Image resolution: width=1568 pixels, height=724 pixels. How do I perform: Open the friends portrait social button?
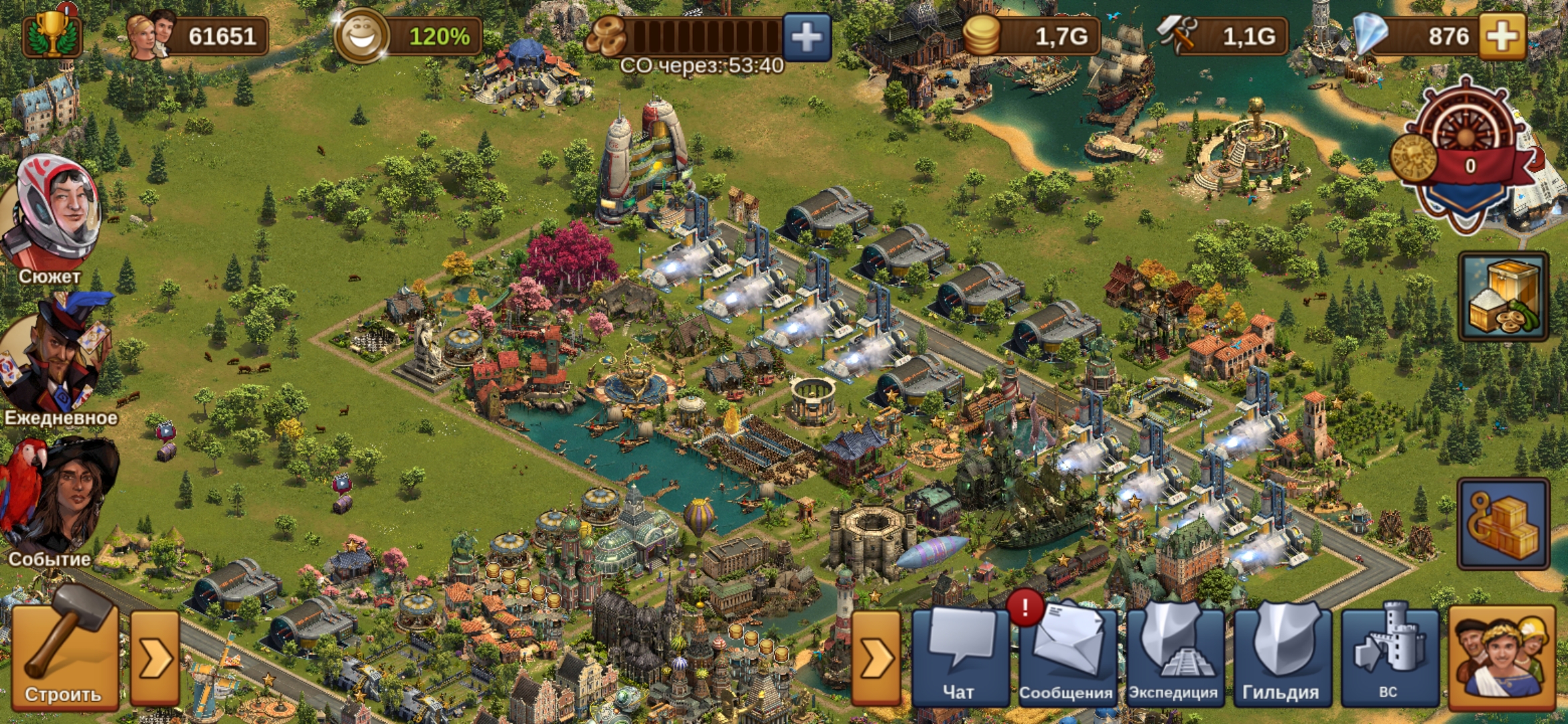click(x=1502, y=657)
